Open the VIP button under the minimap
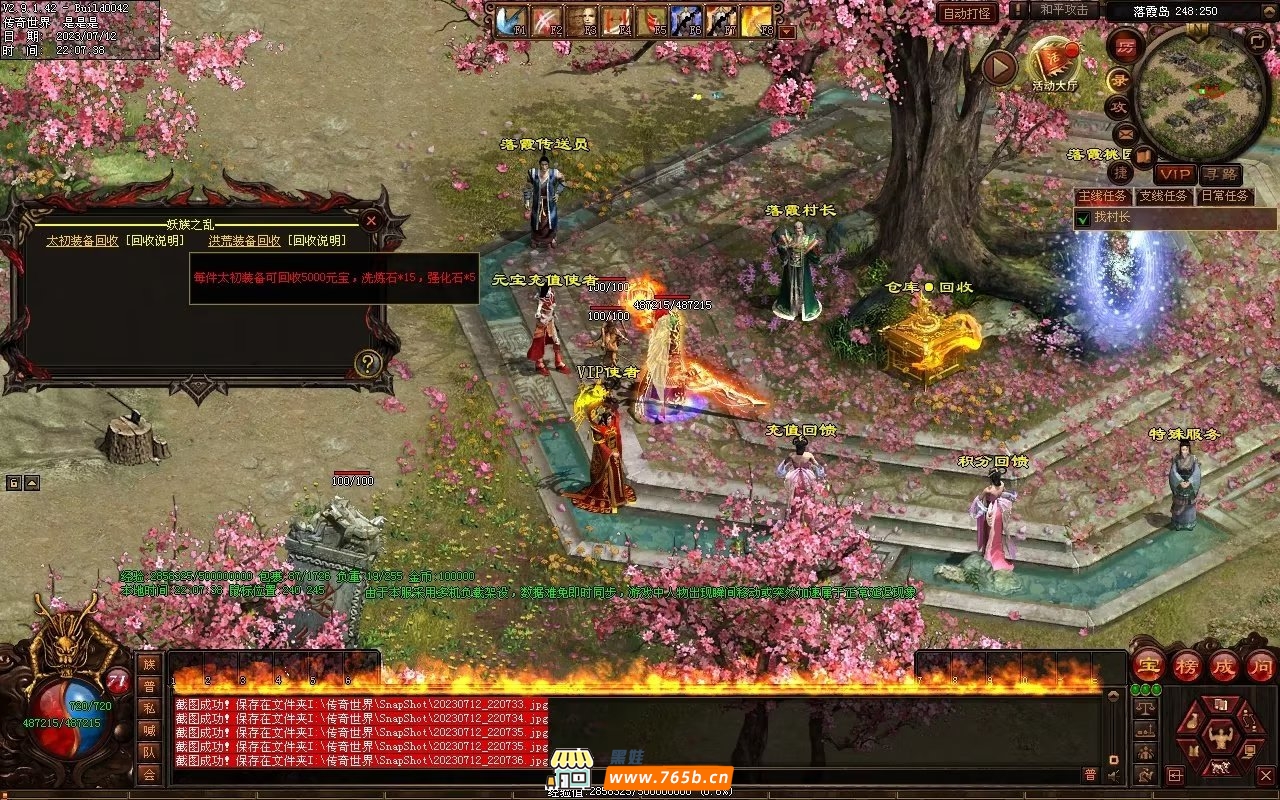The image size is (1280, 800). [1175, 174]
